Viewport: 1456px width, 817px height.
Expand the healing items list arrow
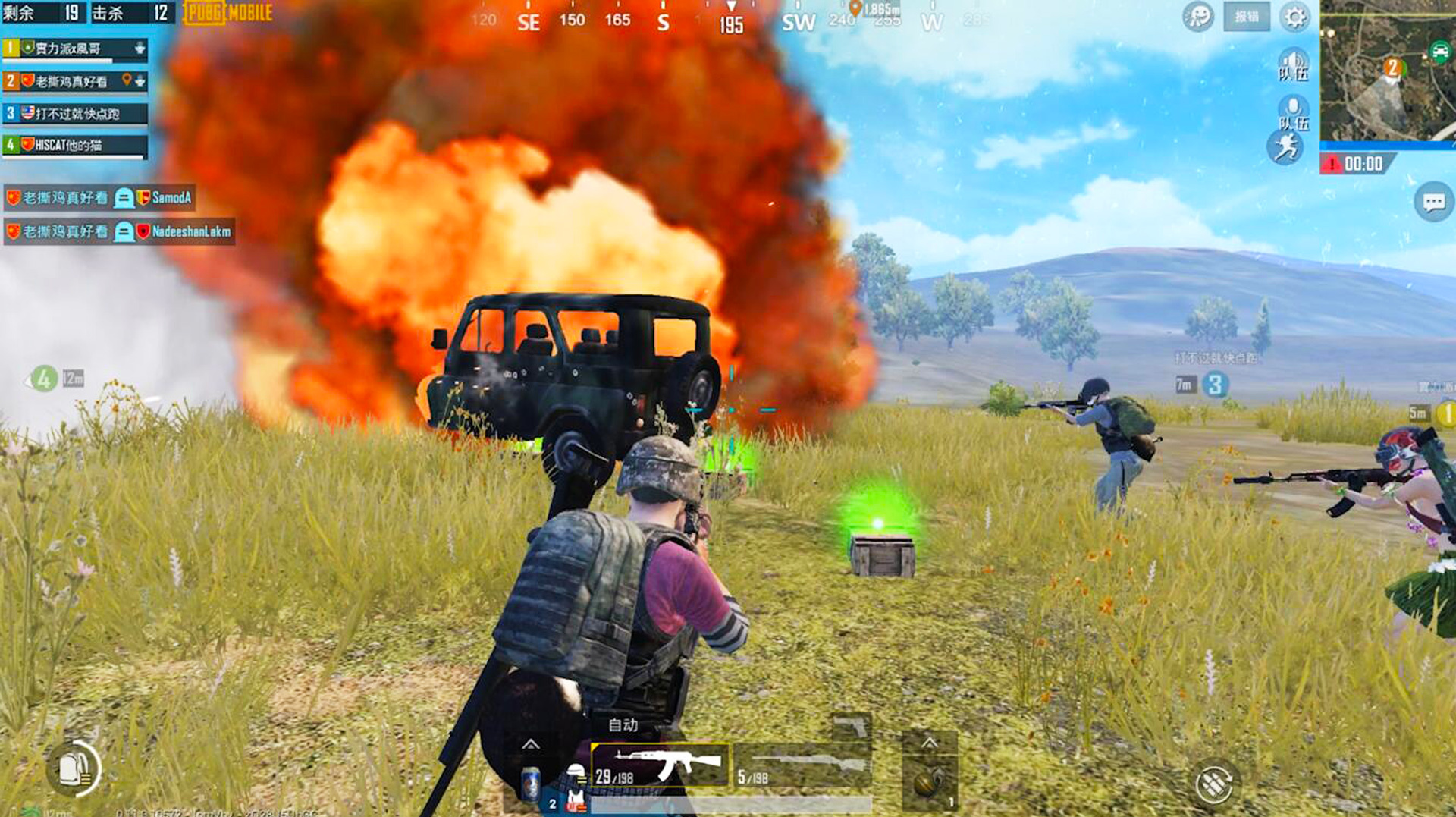531,744
